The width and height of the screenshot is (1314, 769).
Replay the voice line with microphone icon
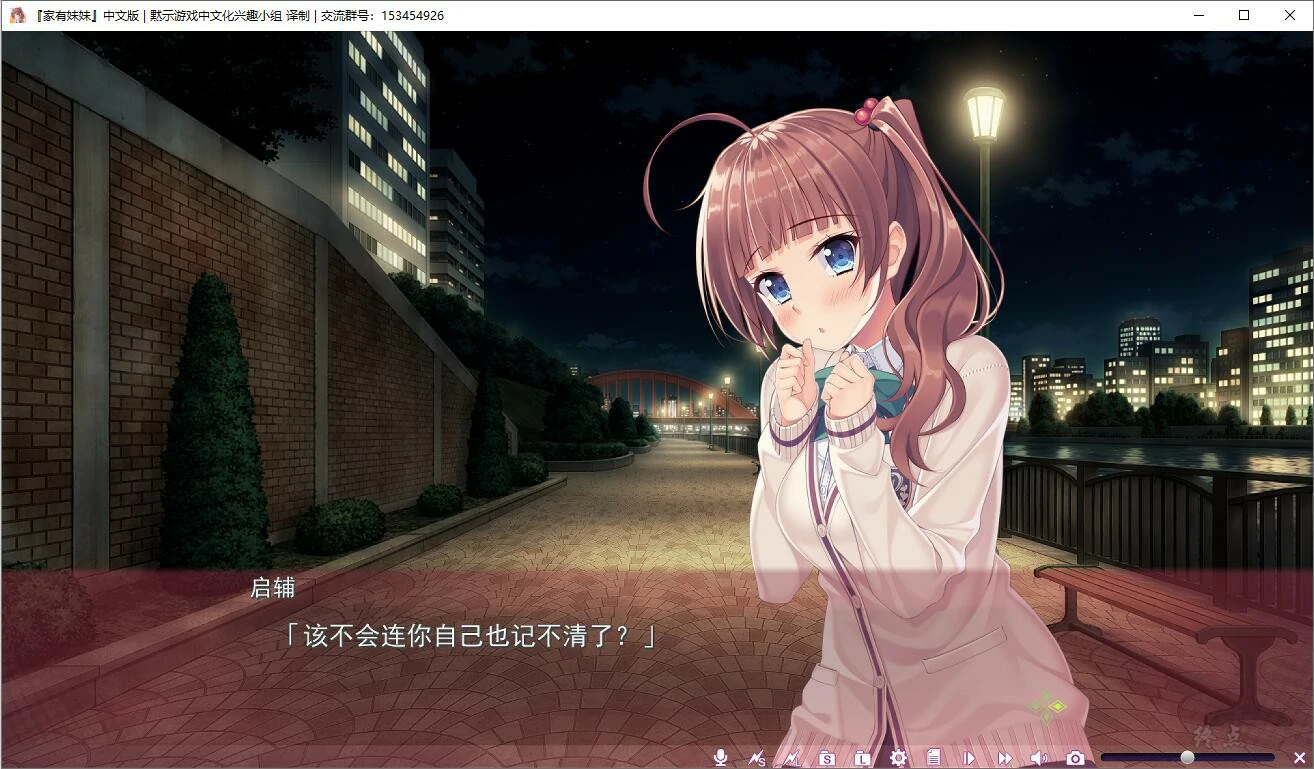pos(720,757)
